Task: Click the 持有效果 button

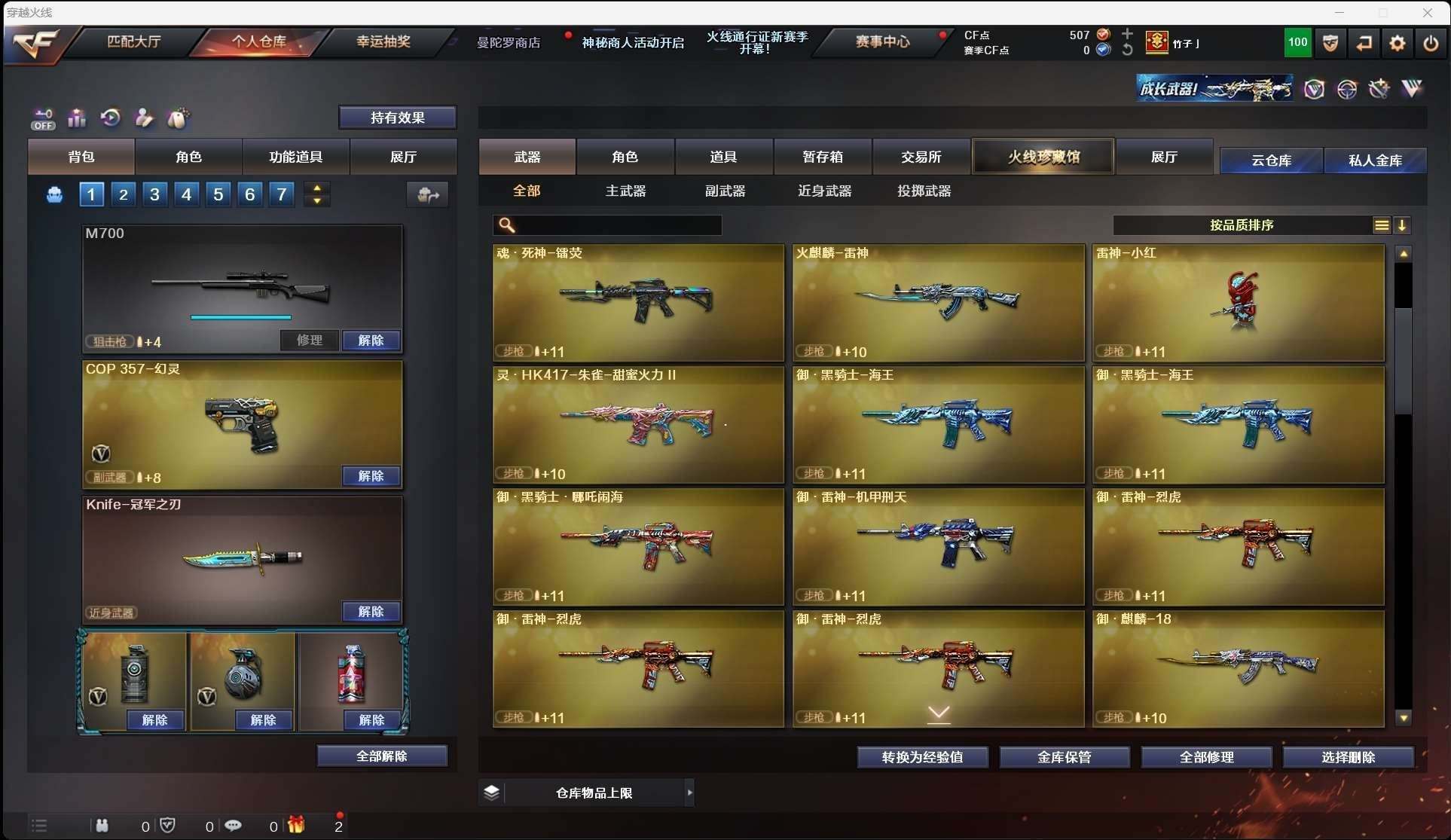Action: click(x=397, y=118)
